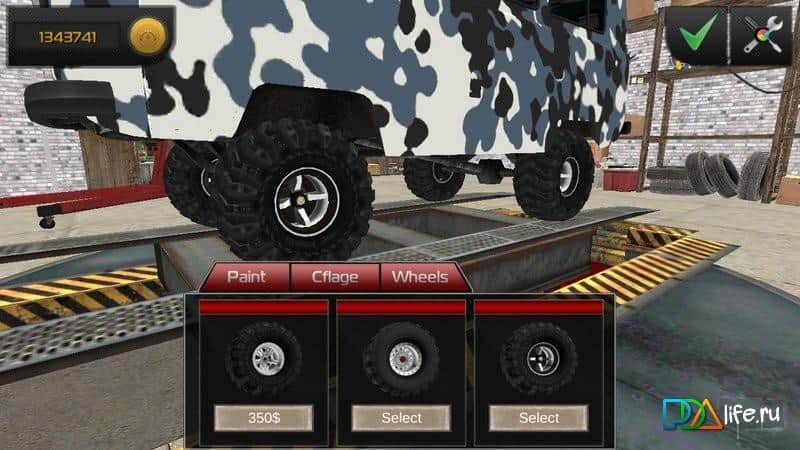Screen dimensions: 800x450
Task: Switch to the Paint tab
Action: pyautogui.click(x=246, y=276)
